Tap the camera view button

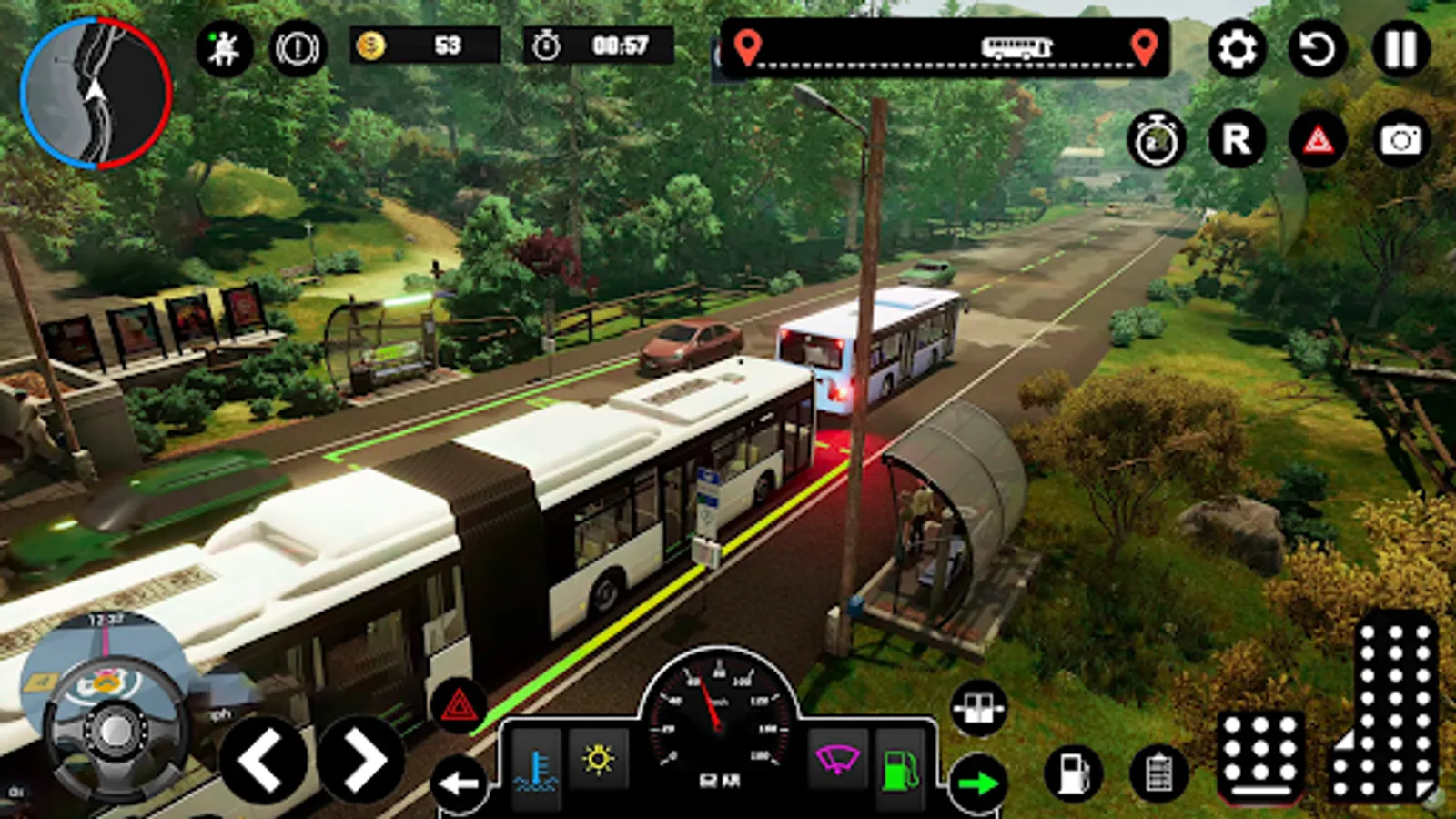[x=1400, y=140]
